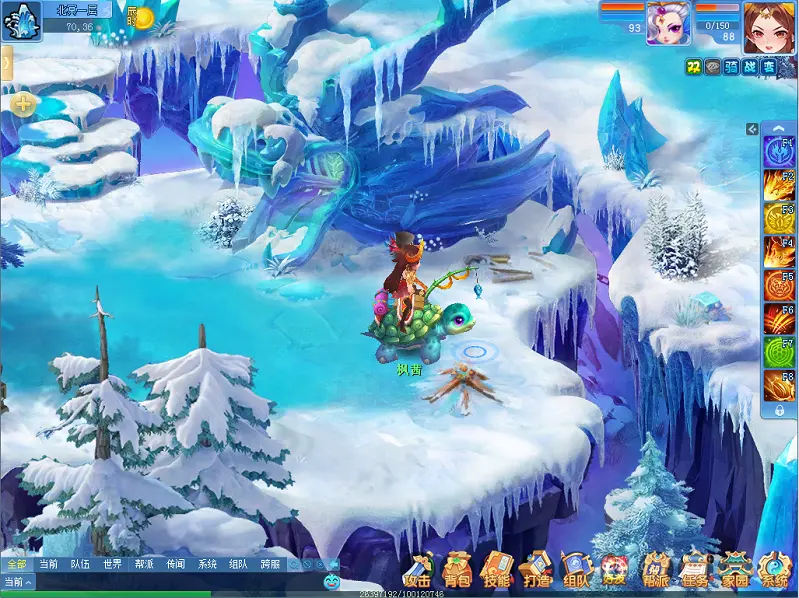Switch to the 队伍 team chat tab
799x598 pixels.
click(80, 564)
